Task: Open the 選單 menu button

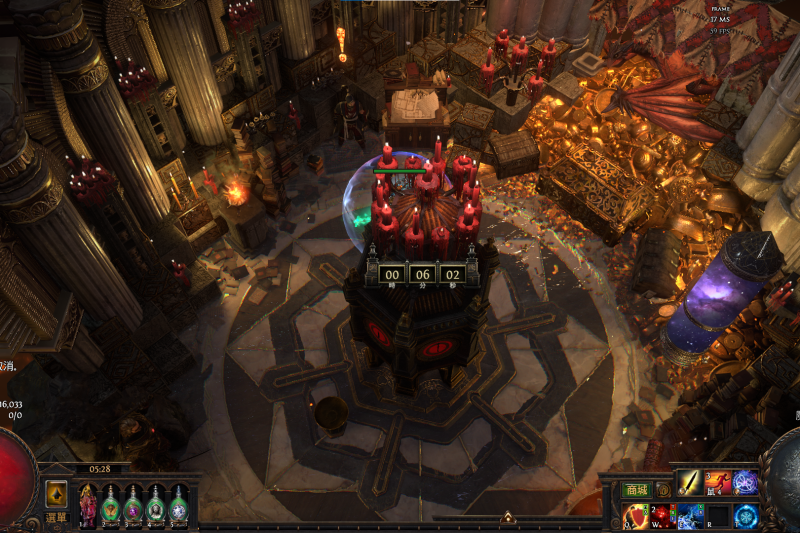Action: click(x=57, y=517)
